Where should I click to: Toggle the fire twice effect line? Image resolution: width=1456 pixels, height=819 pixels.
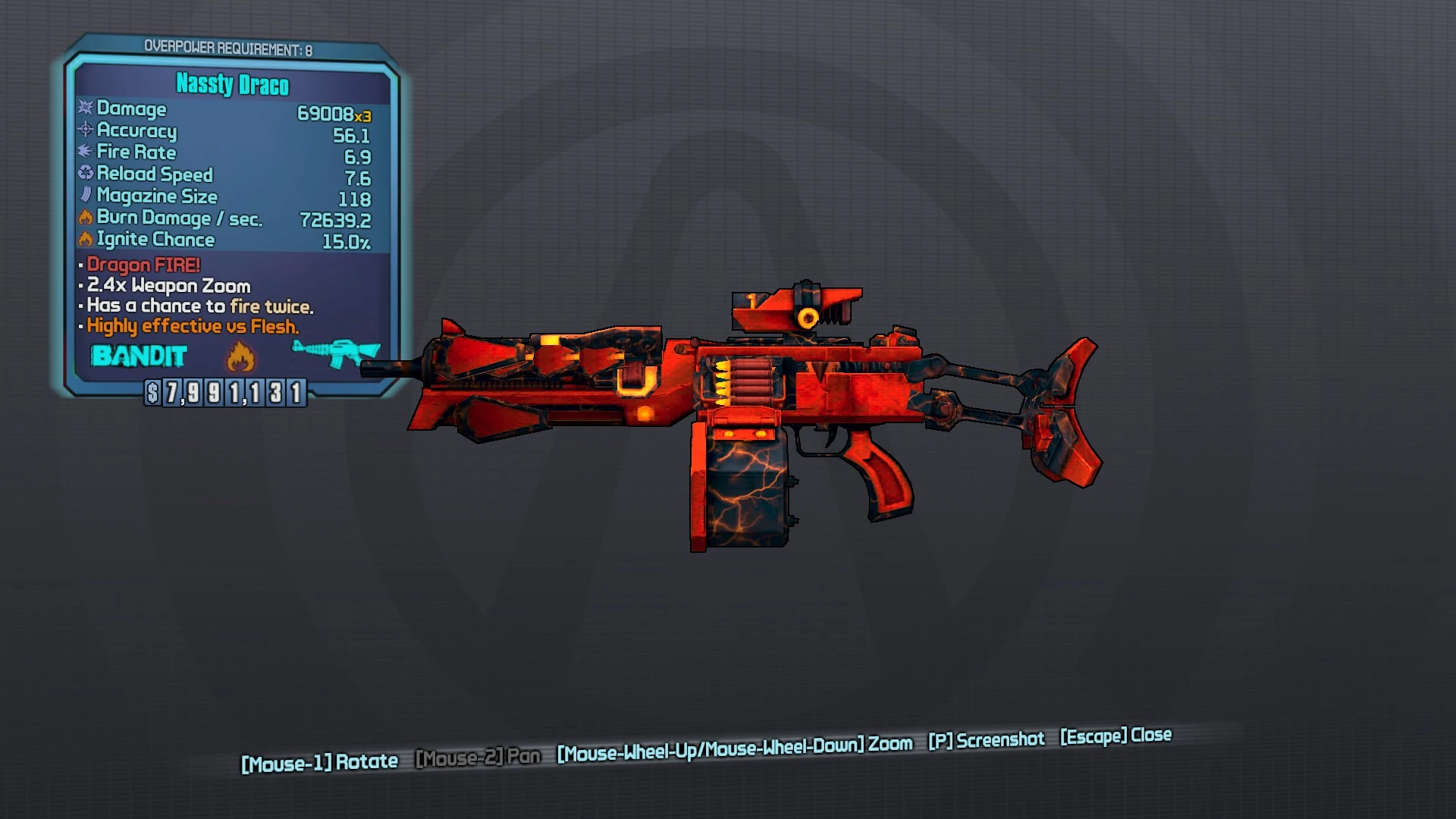tap(196, 306)
